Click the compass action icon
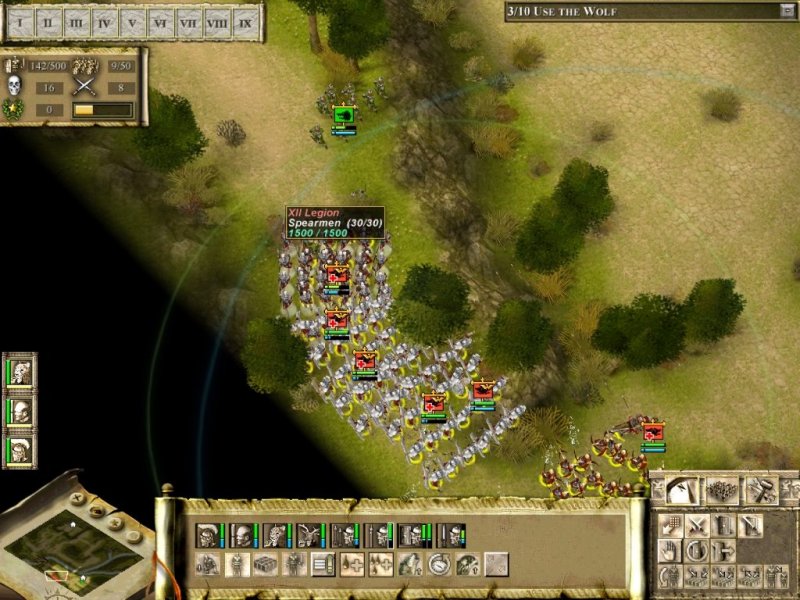This screenshot has width=800, height=600. pos(439,564)
